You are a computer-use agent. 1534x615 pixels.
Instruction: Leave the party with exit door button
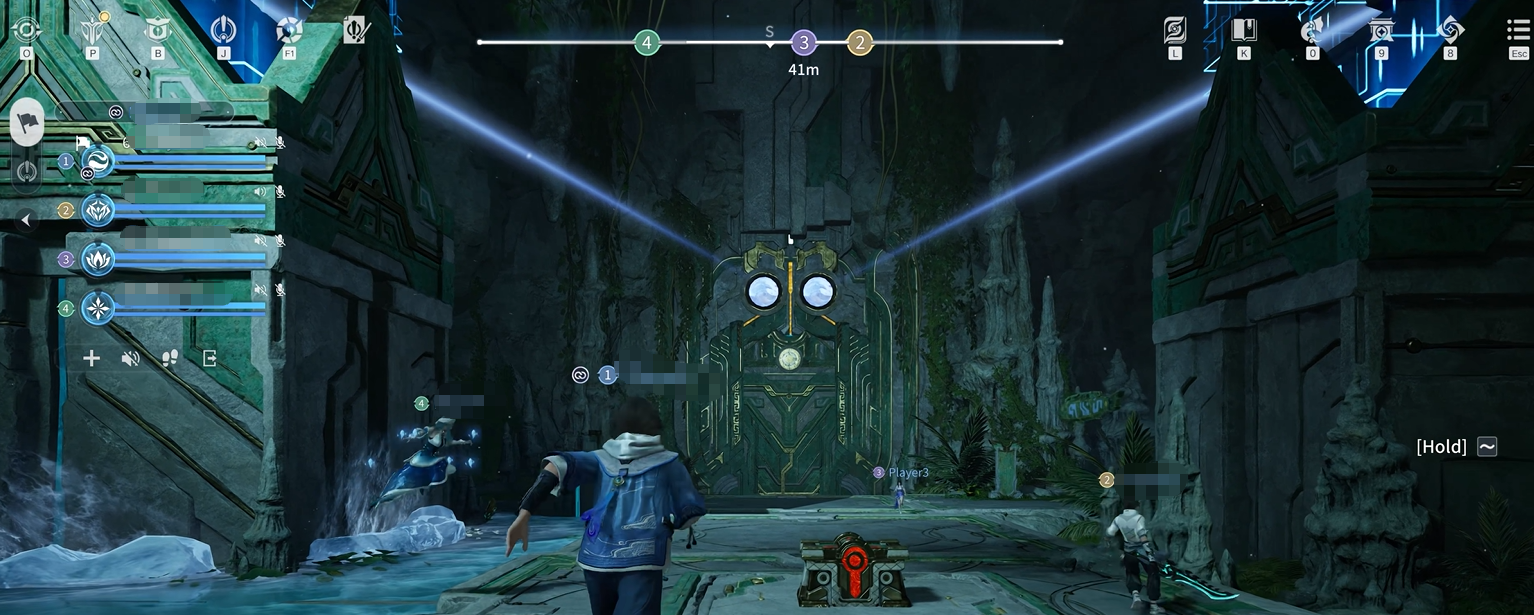[x=209, y=358]
